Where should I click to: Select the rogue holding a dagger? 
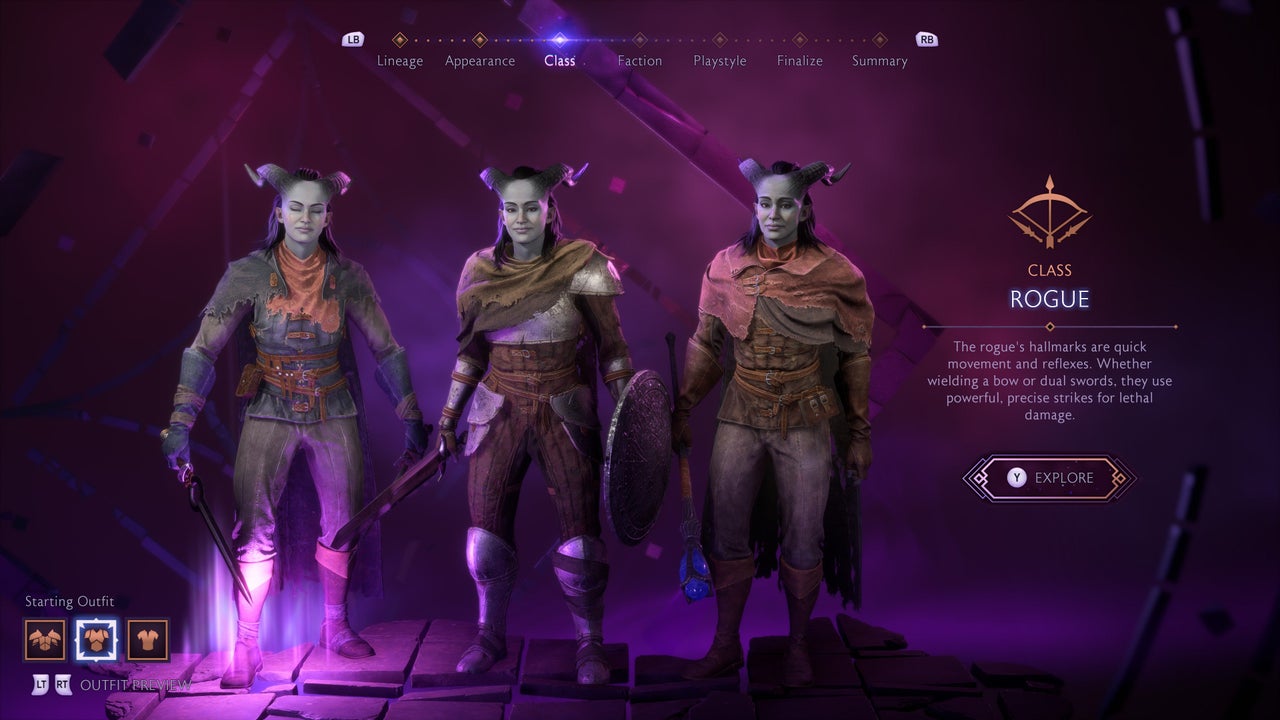pyautogui.click(x=290, y=400)
